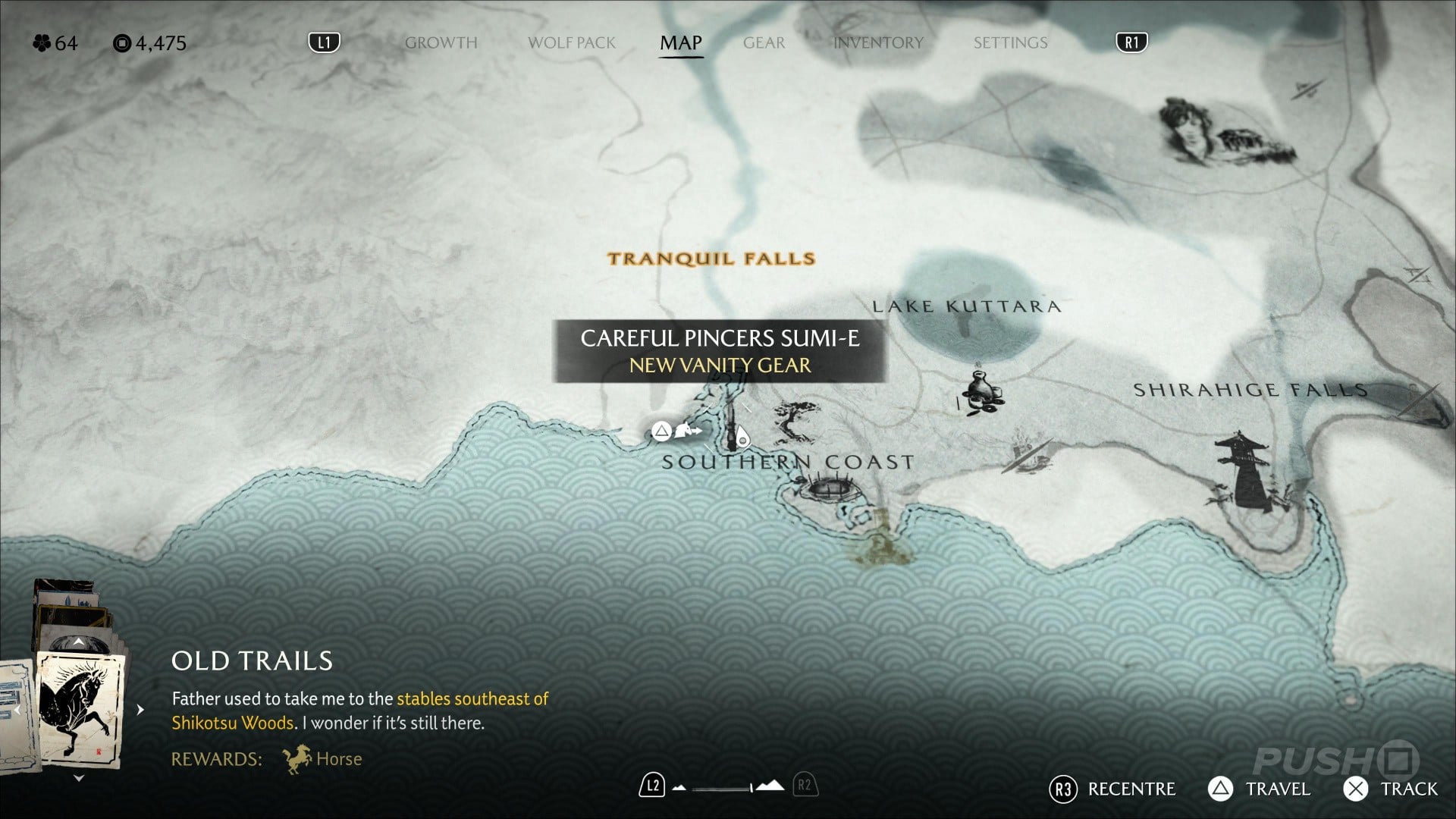
Task: Switch to the Growth tab
Action: pos(441,43)
